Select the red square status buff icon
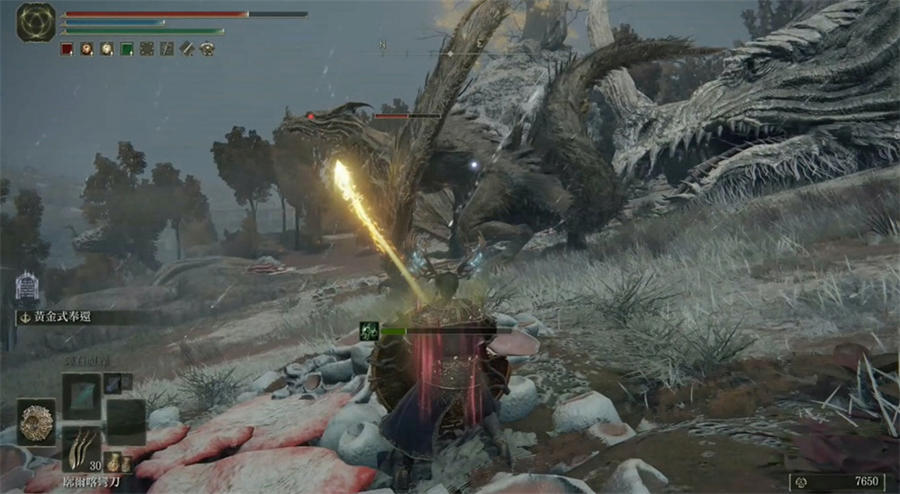This screenshot has width=900, height=494. [67, 48]
